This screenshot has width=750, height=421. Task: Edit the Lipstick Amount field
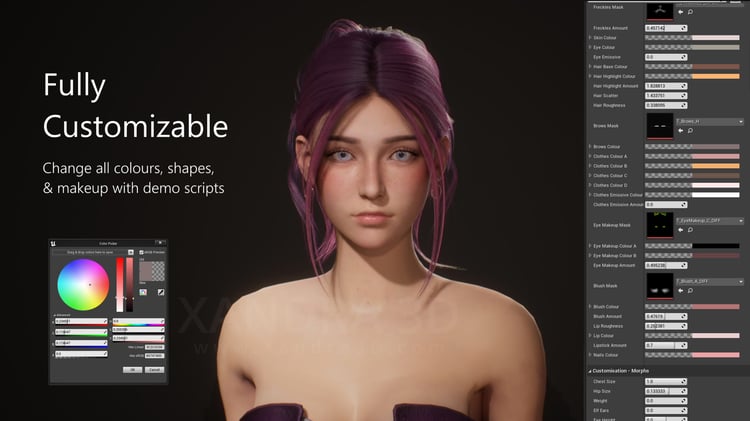[x=663, y=345]
